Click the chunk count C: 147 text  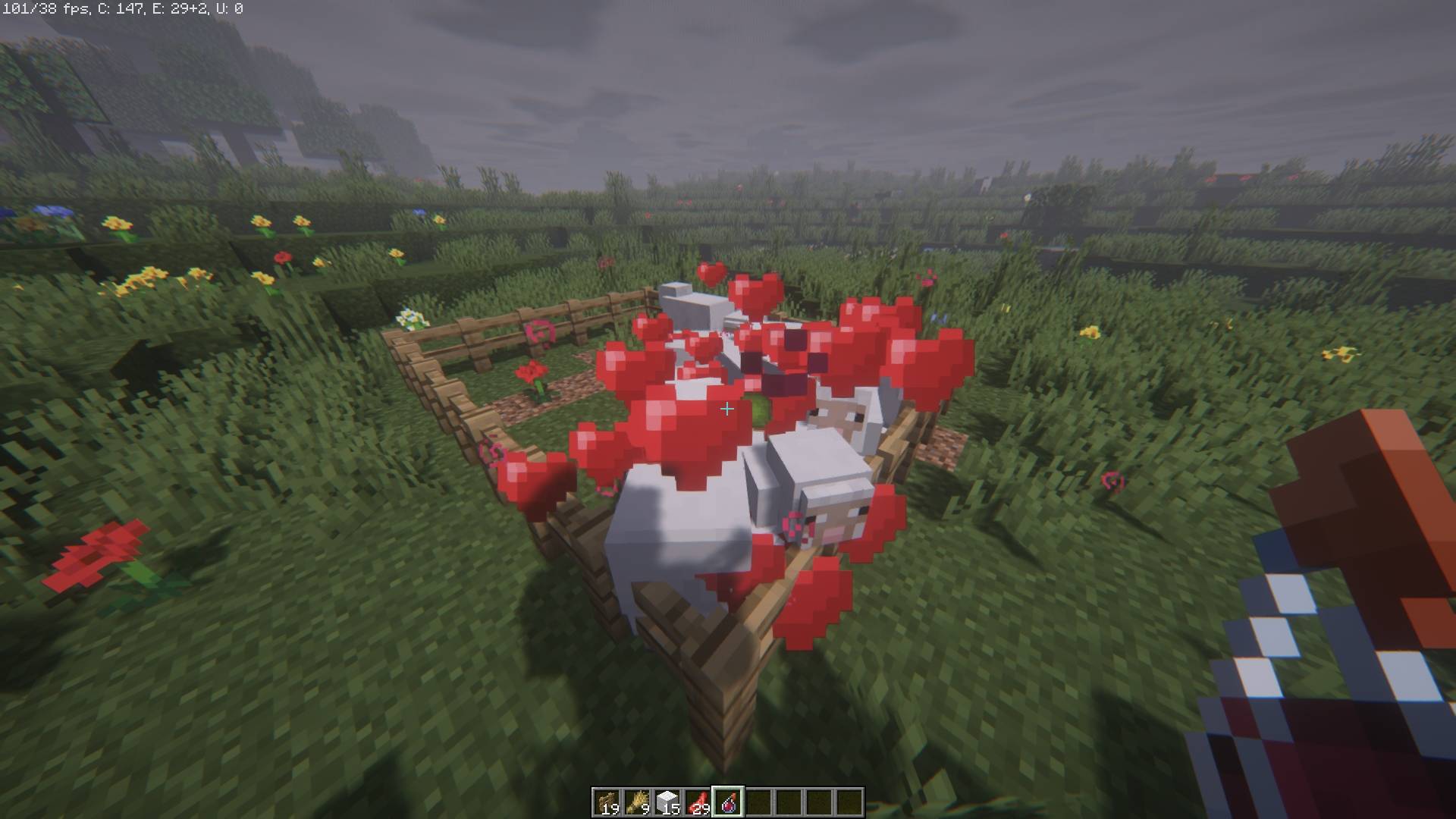121,9
